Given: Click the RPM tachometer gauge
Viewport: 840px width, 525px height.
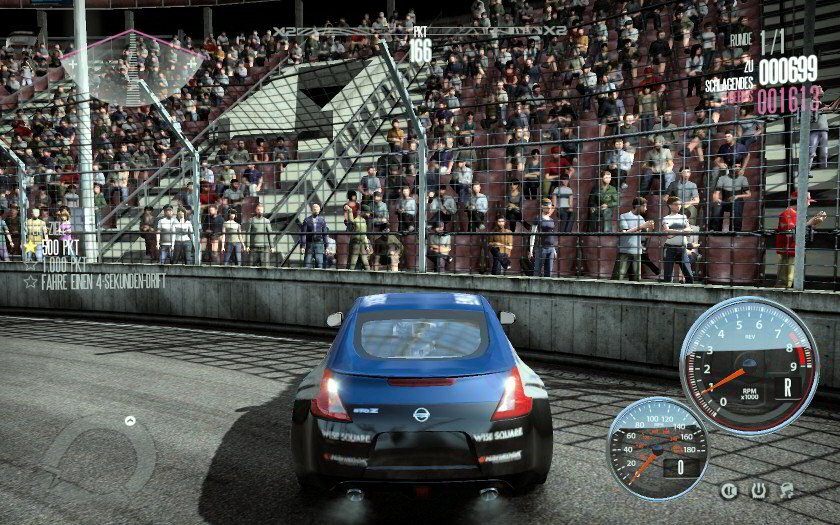Looking at the screenshot, I should point(748,366).
